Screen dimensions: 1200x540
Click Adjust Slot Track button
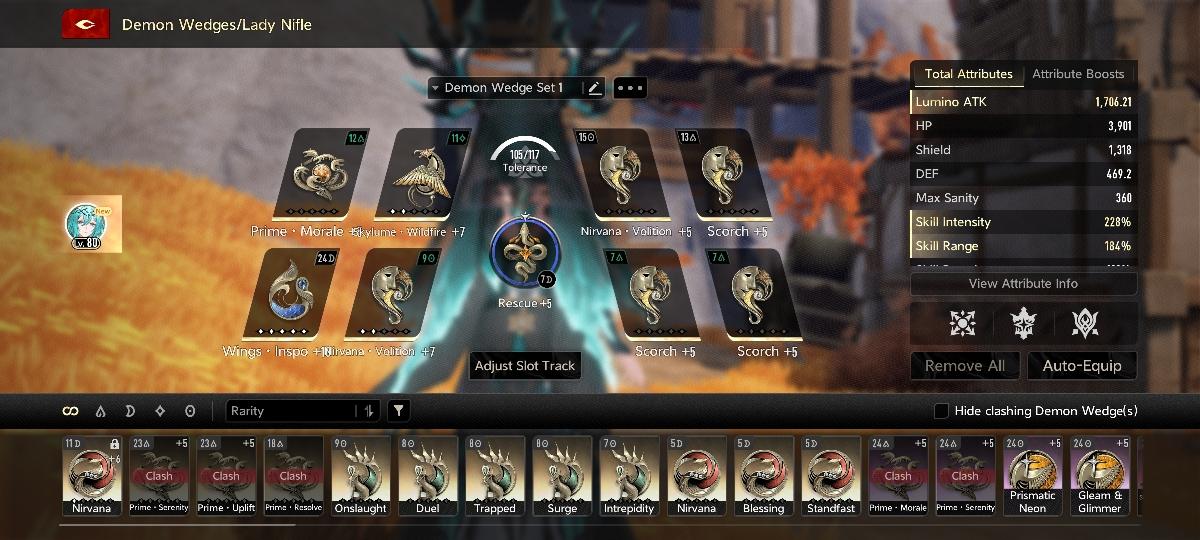point(525,366)
